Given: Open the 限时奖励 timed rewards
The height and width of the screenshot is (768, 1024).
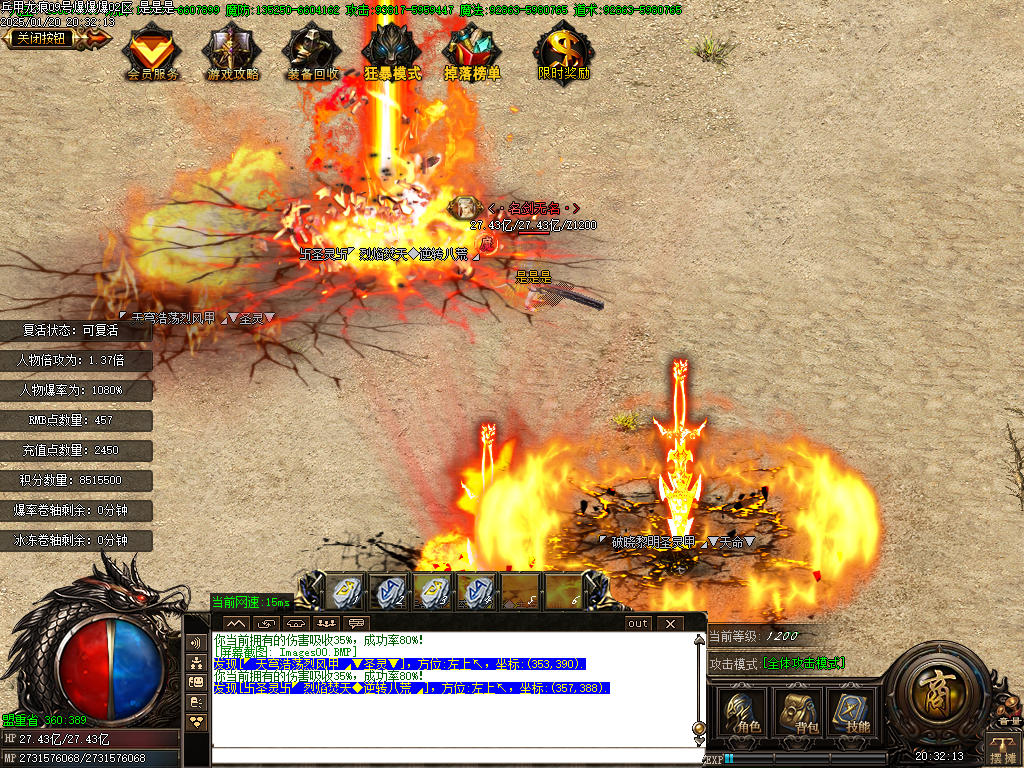Looking at the screenshot, I should (563, 52).
